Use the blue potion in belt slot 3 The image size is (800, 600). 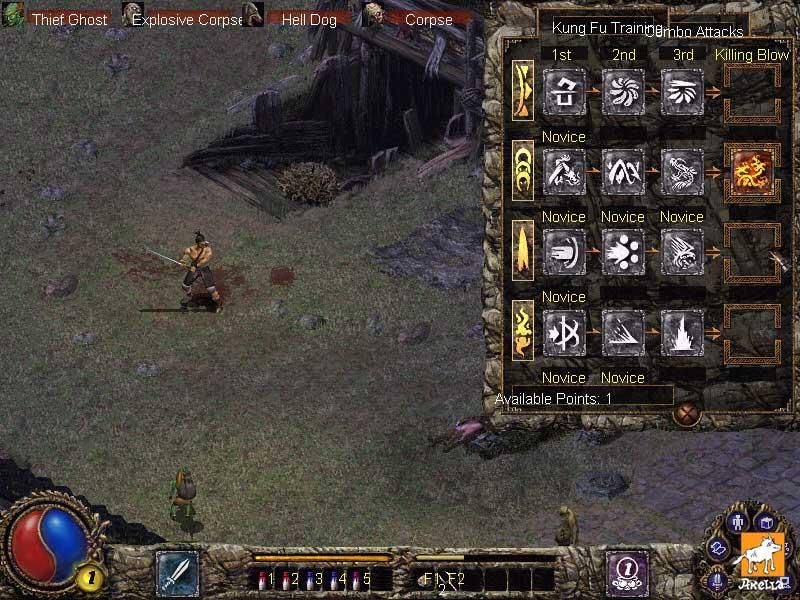(310, 578)
